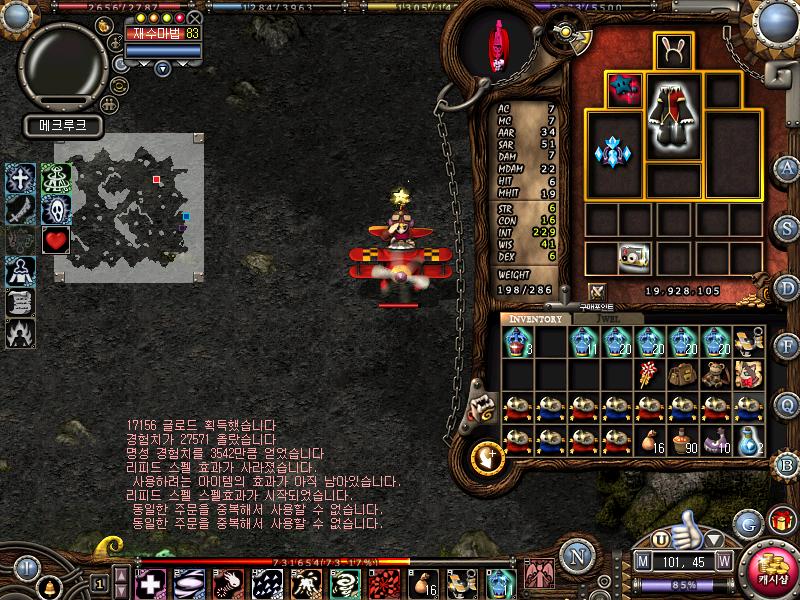Screen dimensions: 800x600
Task: Use the potion stack showing 90
Action: [683, 440]
